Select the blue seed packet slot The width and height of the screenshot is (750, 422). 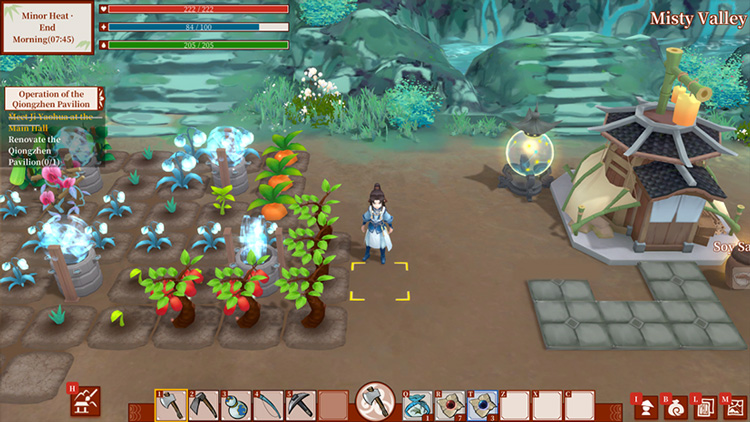(483, 405)
